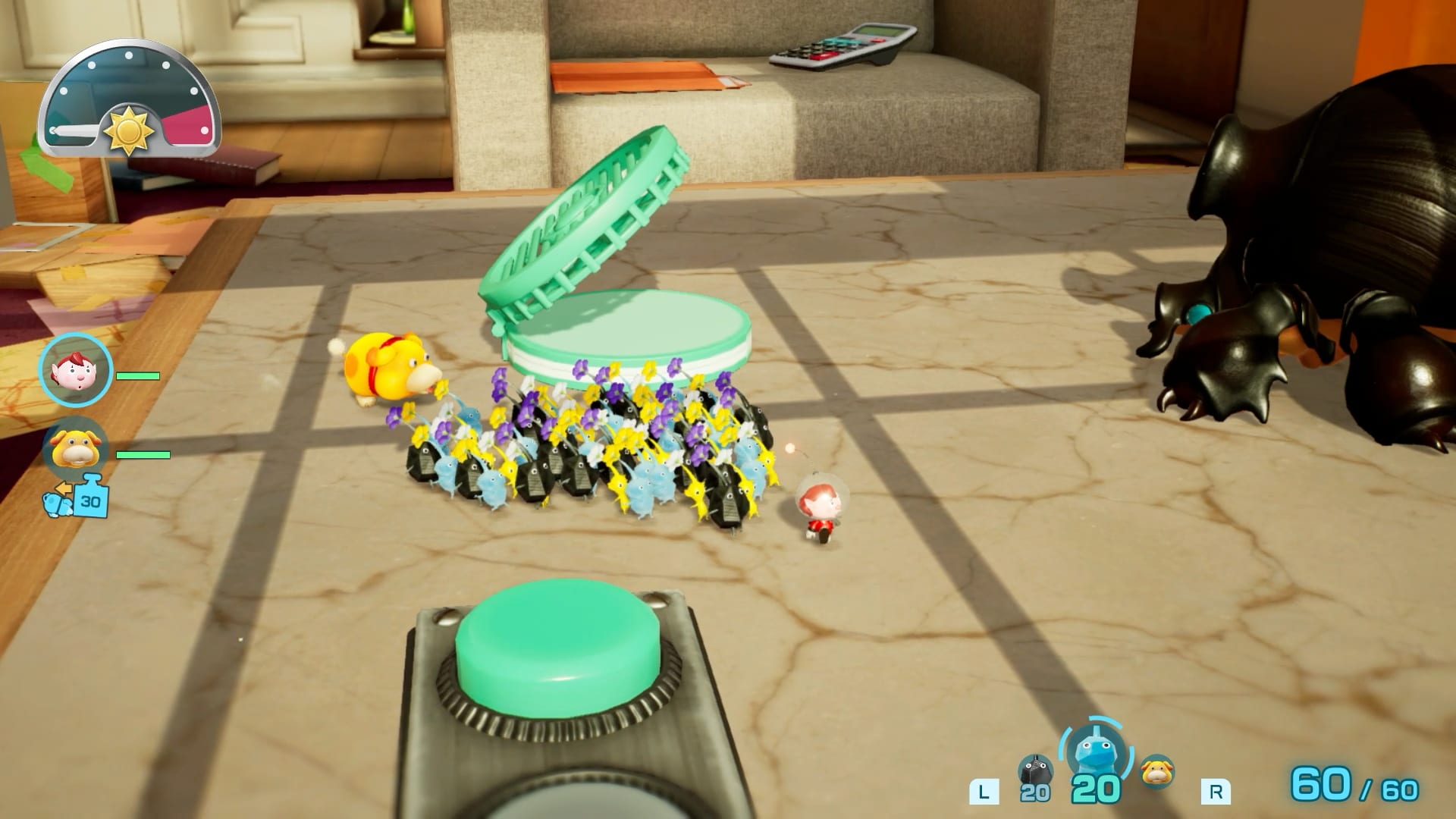
Task: Toggle to the previous Pikmin type with L
Action: tap(984, 789)
